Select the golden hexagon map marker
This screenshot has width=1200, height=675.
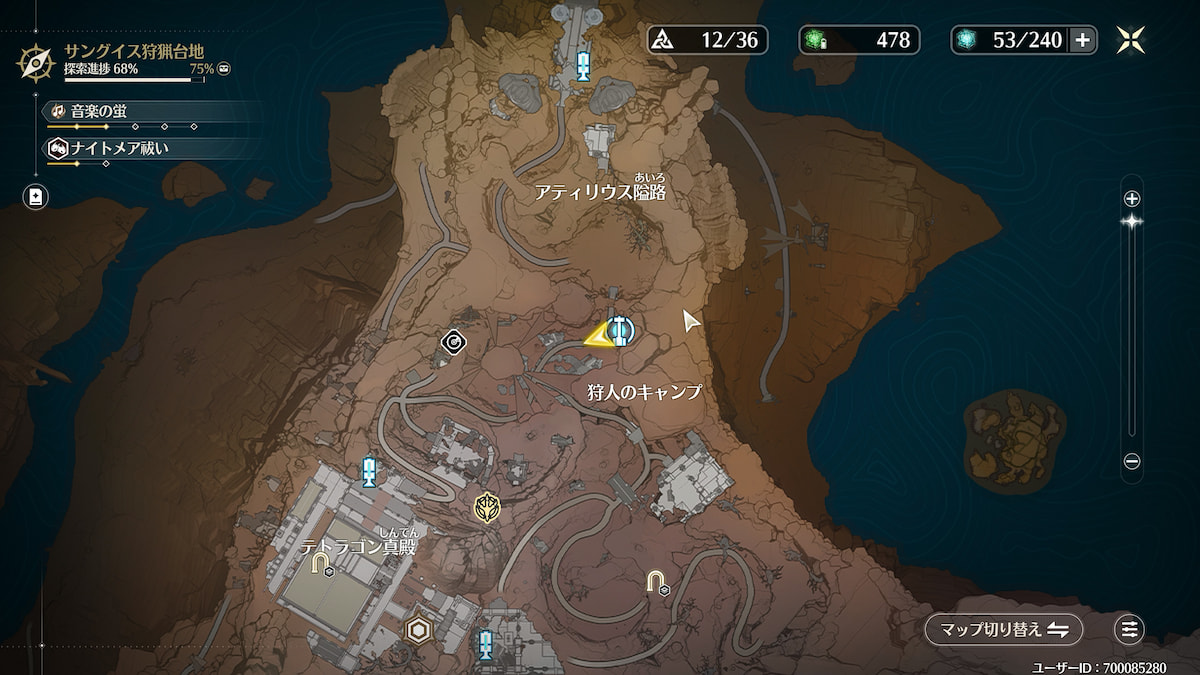tap(418, 629)
